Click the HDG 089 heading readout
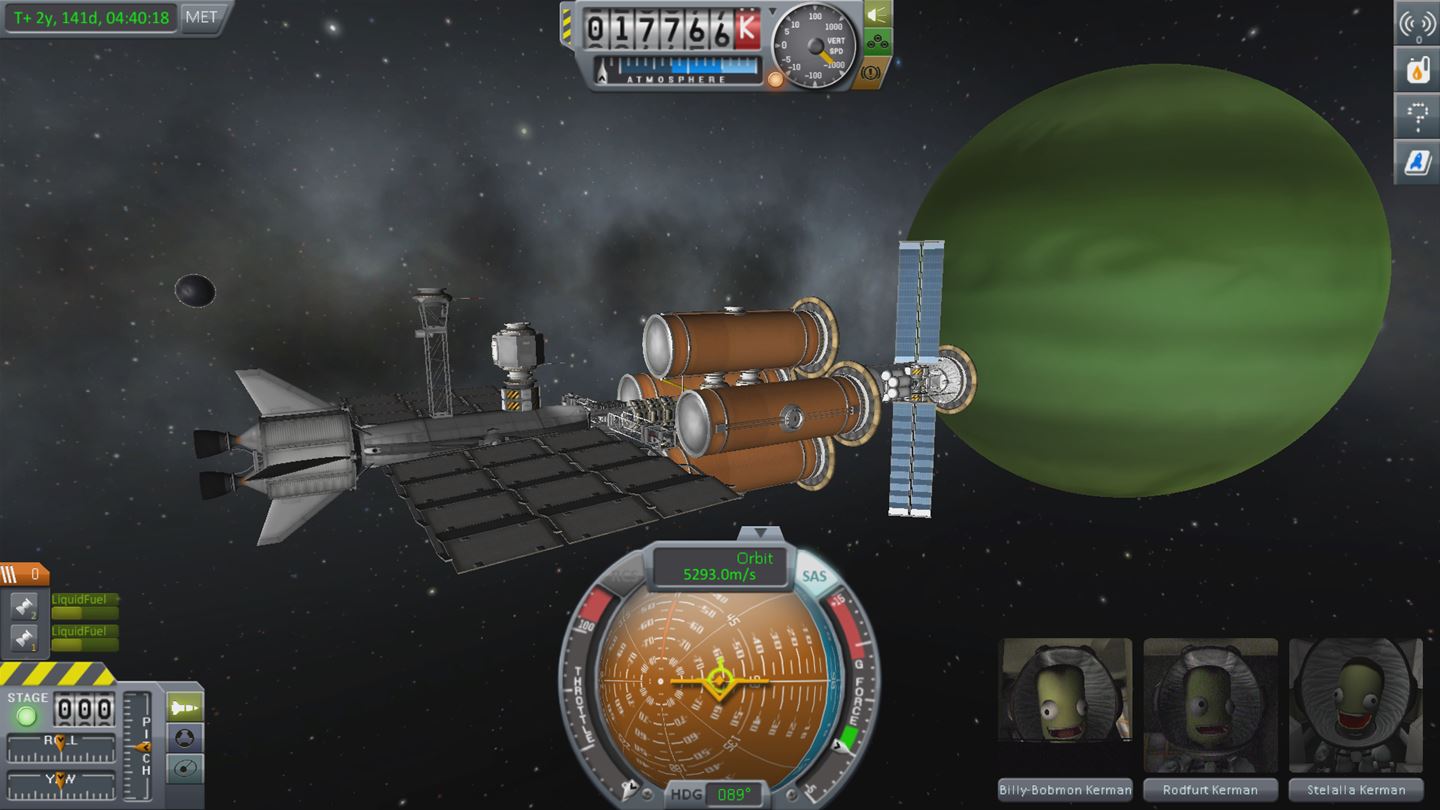 [735, 793]
